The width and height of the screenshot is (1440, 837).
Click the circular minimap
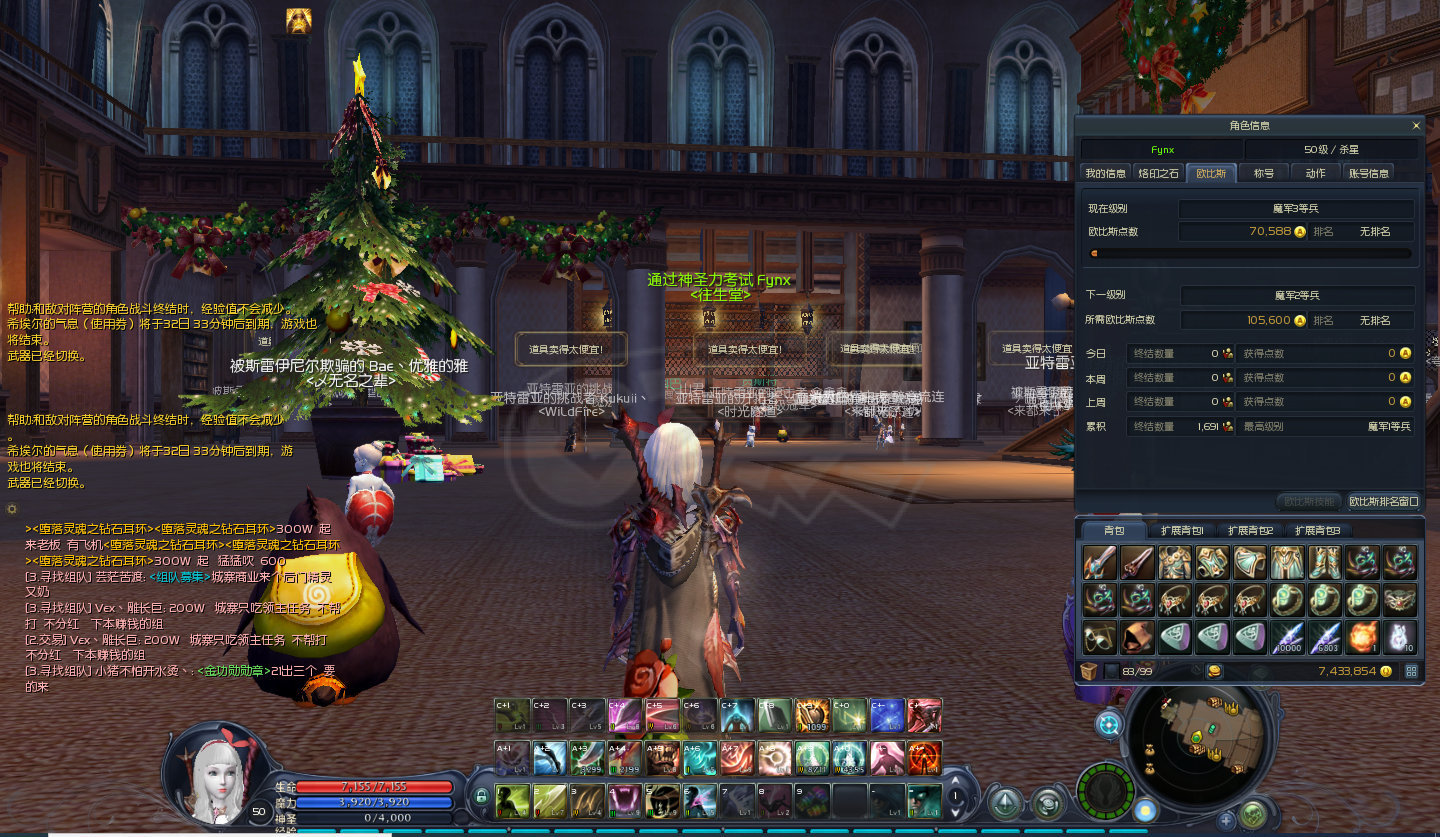[x=1200, y=739]
